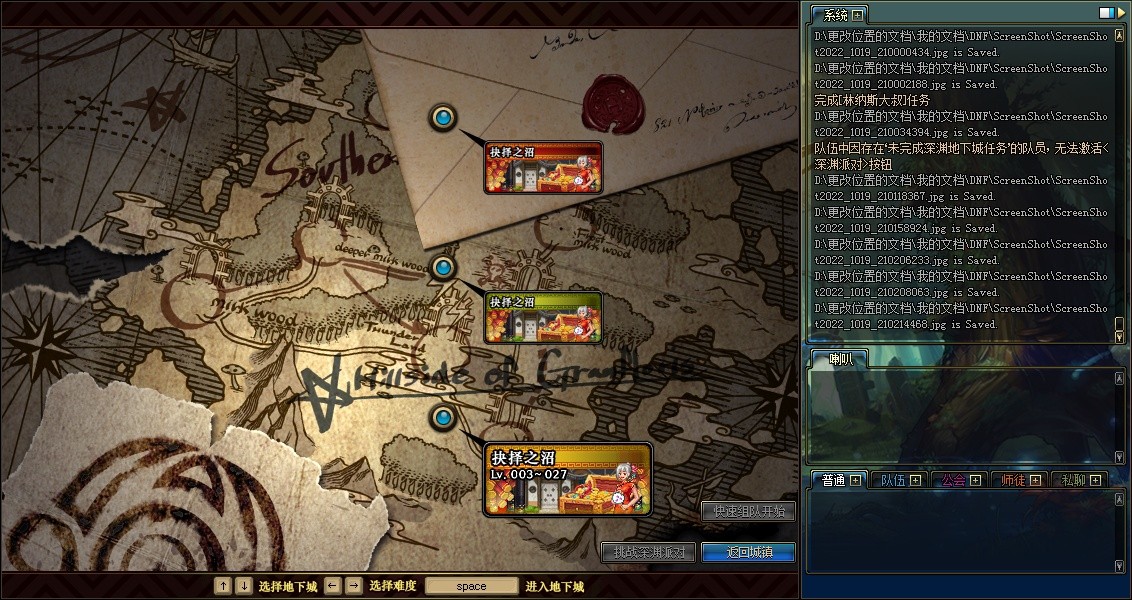The width and height of the screenshot is (1132, 600).
Task: Open the 队伍 party chat tab
Action: pyautogui.click(x=892, y=480)
